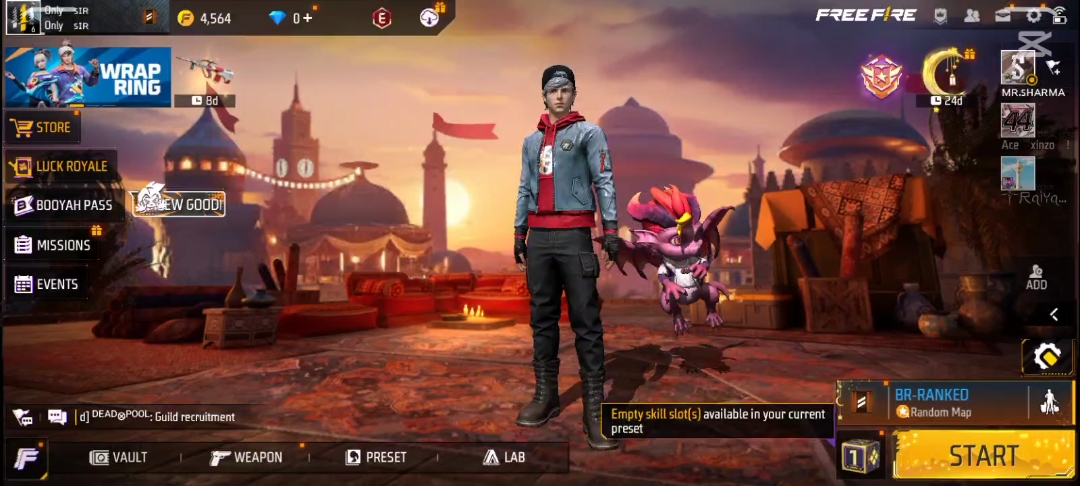Open the Preset section
The image size is (1080, 486).
click(376, 457)
